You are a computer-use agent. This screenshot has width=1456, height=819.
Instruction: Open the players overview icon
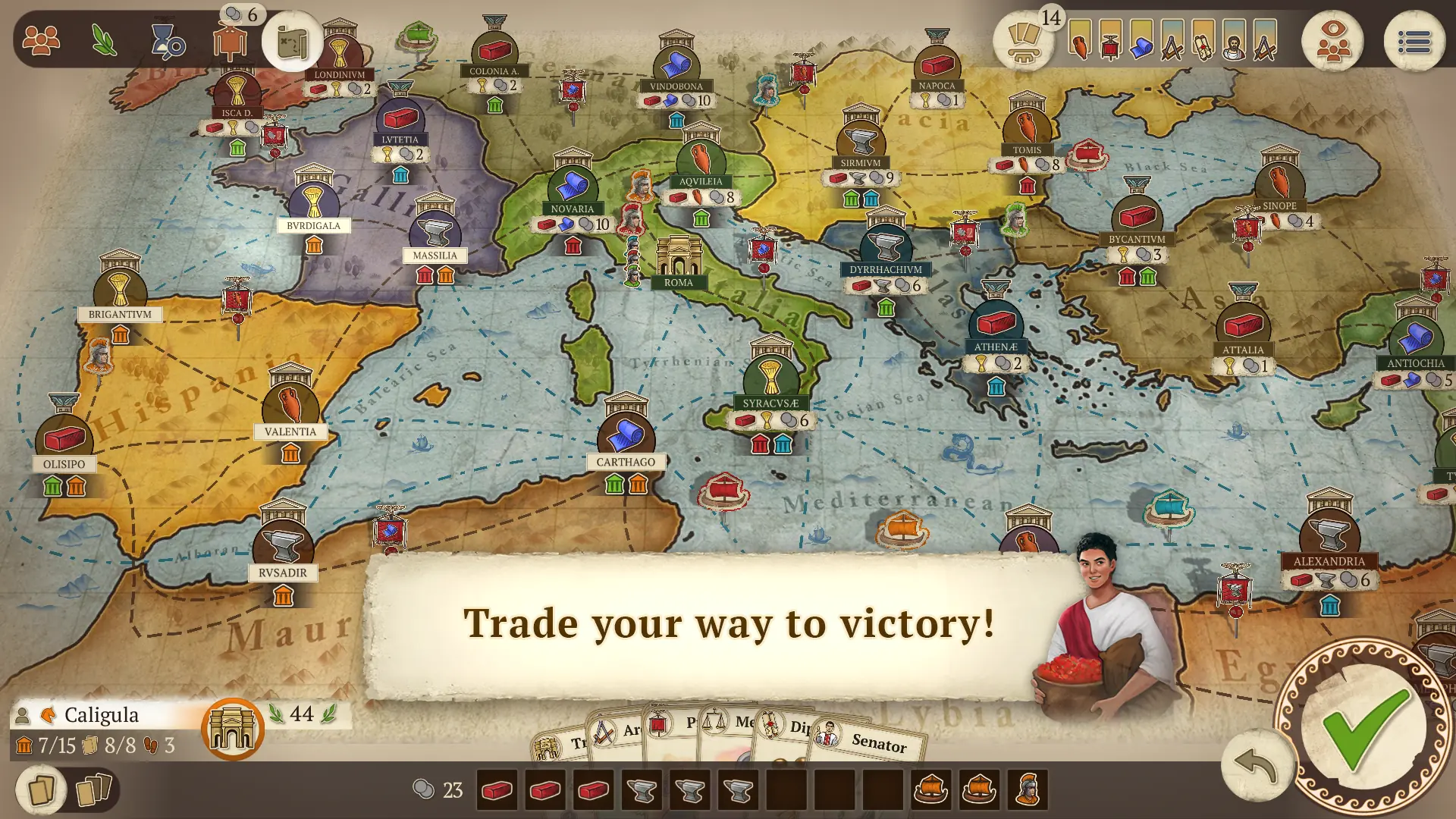(x=42, y=39)
